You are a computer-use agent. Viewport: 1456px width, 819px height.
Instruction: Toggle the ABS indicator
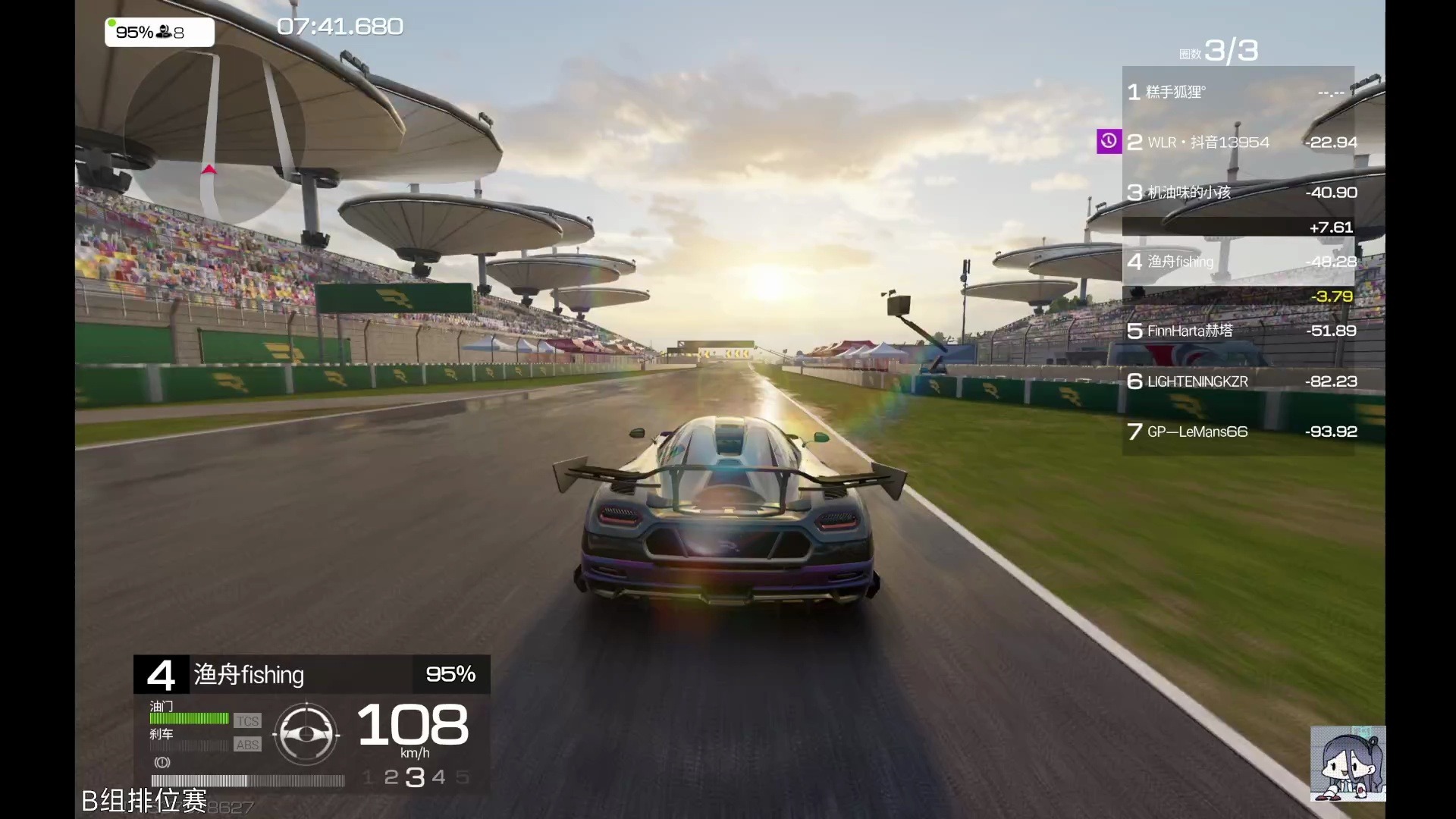[x=247, y=745]
